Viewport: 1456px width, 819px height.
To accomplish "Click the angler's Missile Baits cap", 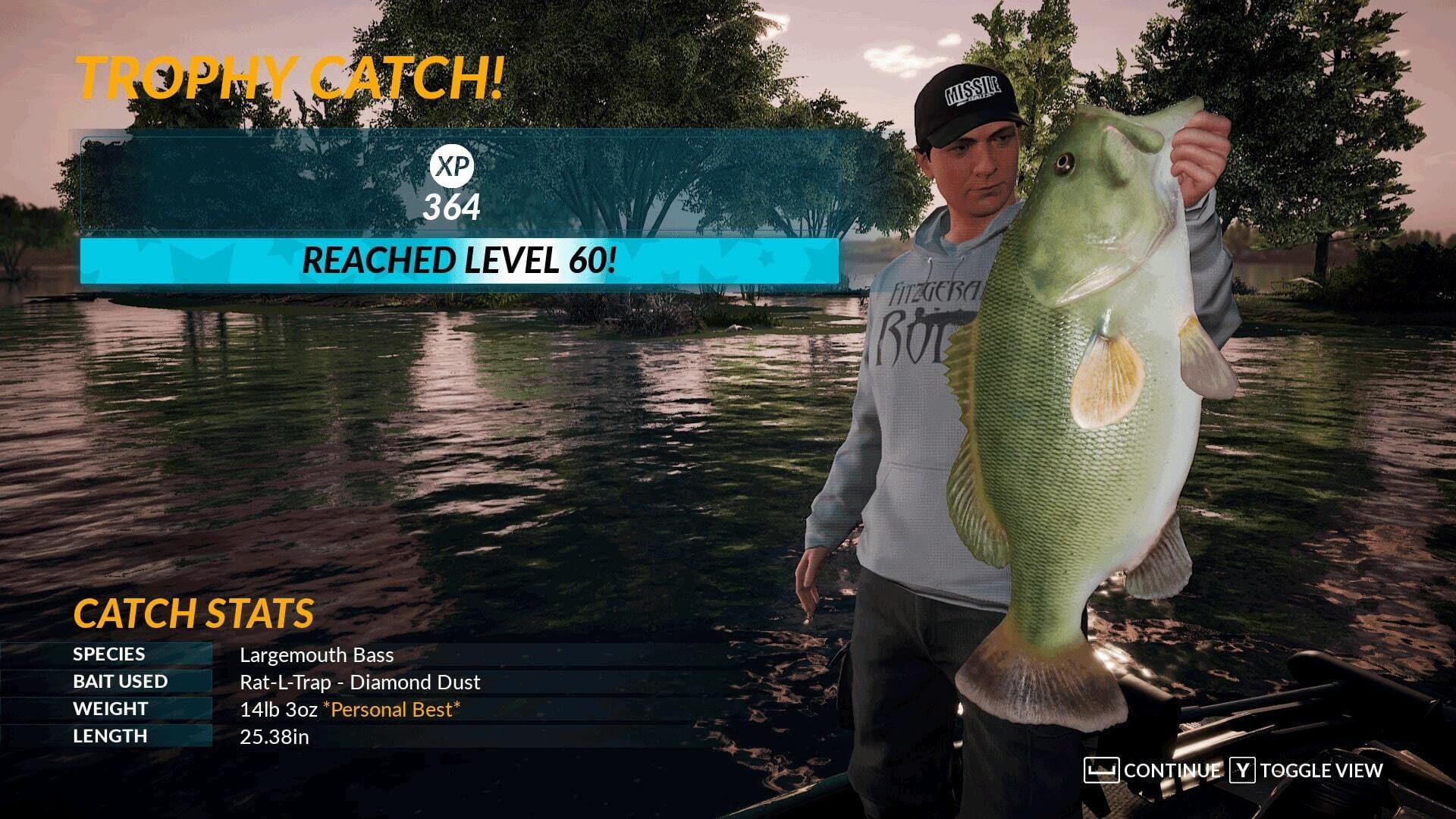I will click(968, 95).
